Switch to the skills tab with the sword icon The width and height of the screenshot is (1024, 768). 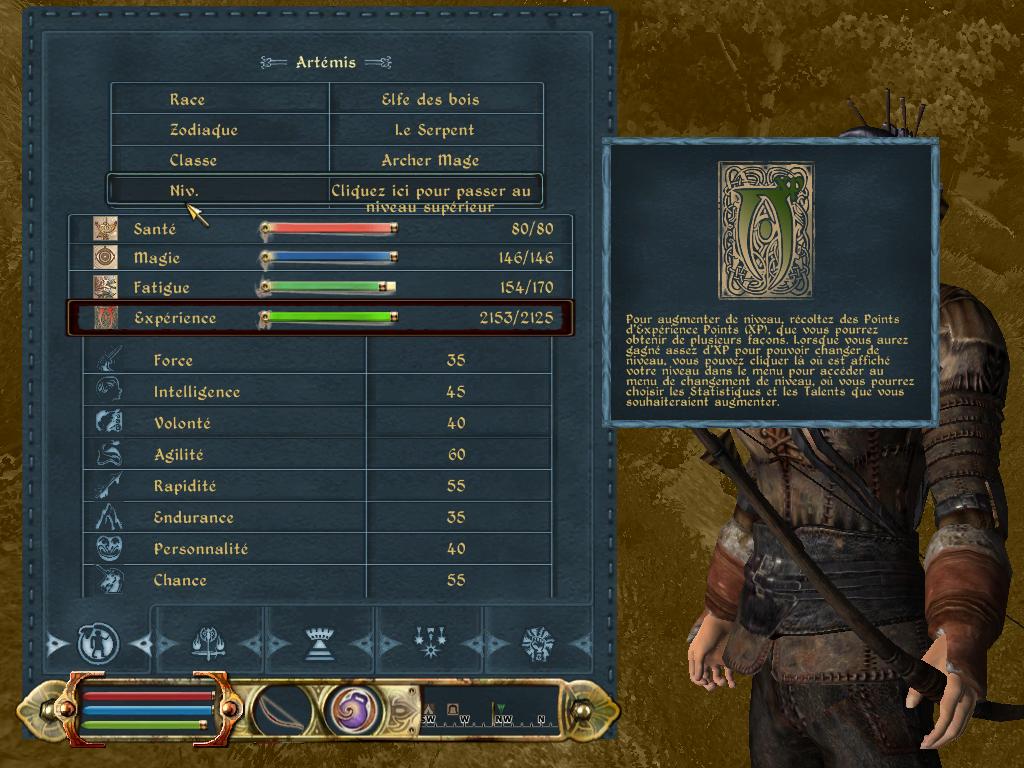click(208, 644)
